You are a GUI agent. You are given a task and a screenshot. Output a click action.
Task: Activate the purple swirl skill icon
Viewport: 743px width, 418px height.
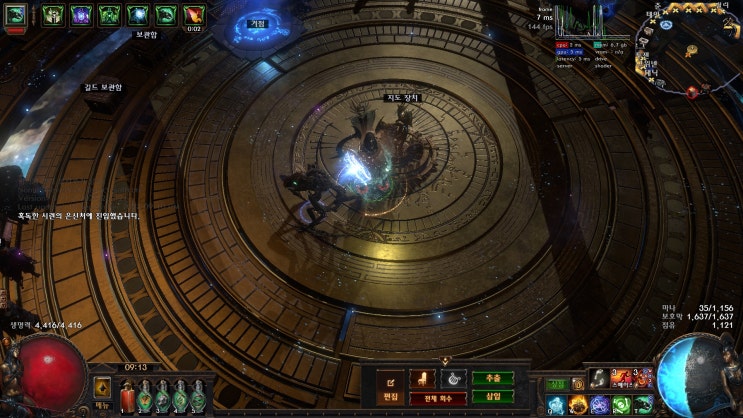(x=599, y=403)
